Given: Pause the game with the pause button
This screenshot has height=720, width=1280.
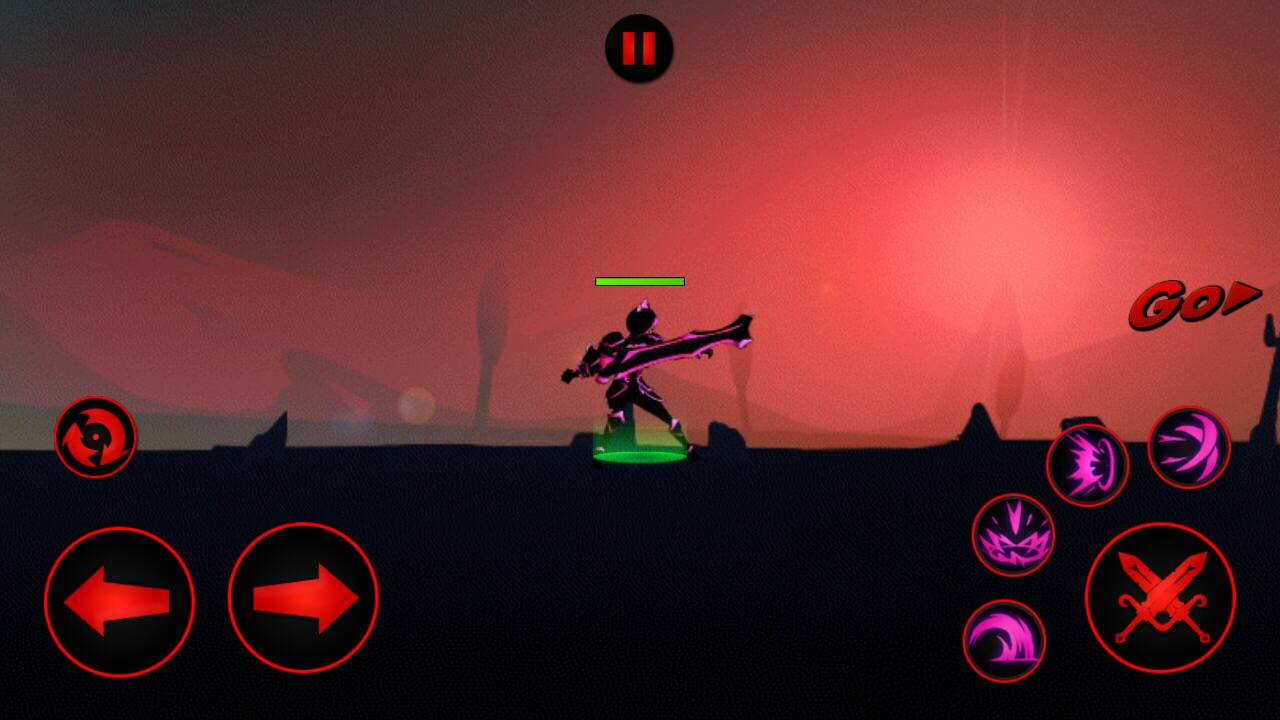Looking at the screenshot, I should (639, 48).
